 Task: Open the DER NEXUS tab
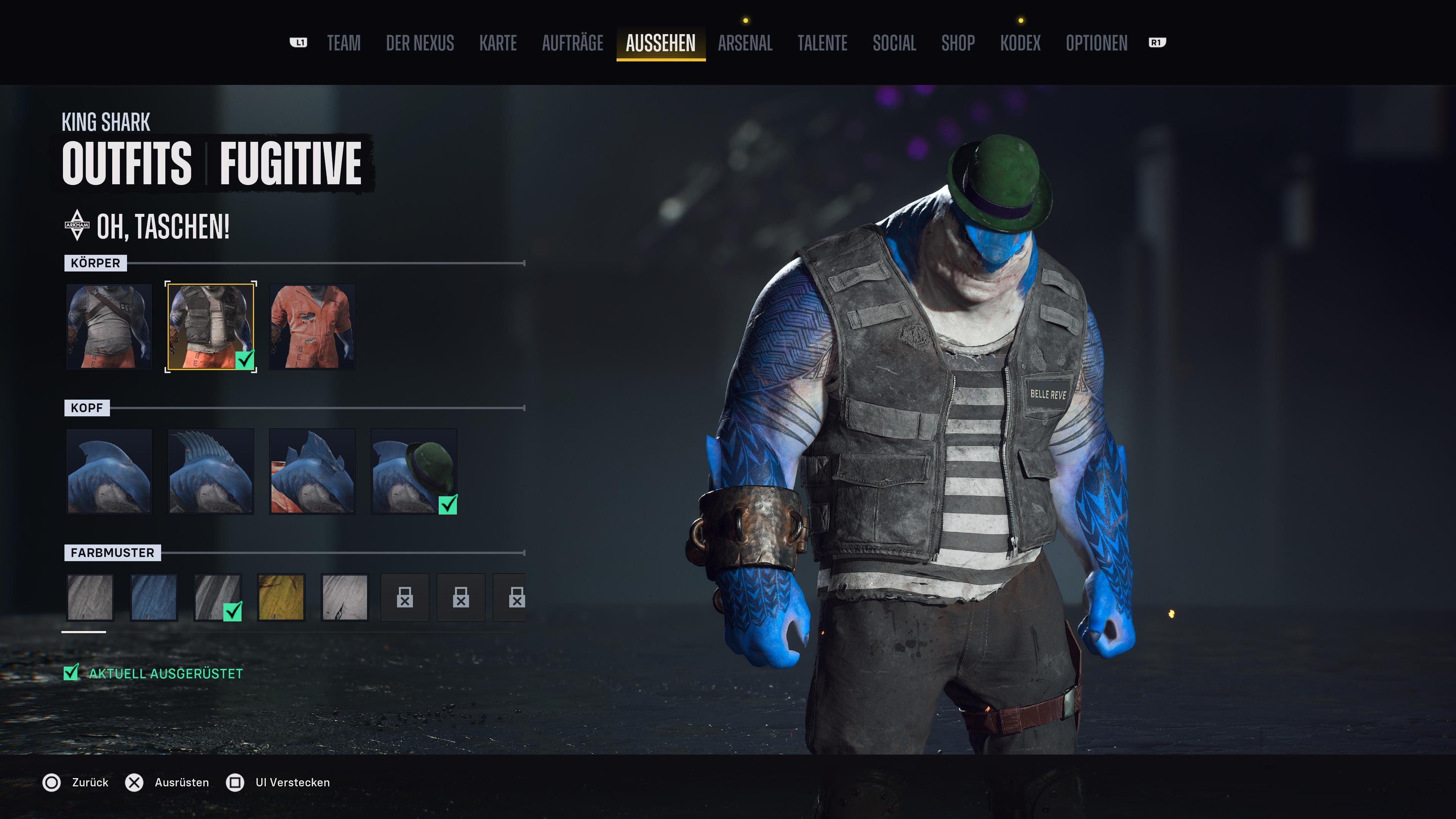click(x=420, y=44)
